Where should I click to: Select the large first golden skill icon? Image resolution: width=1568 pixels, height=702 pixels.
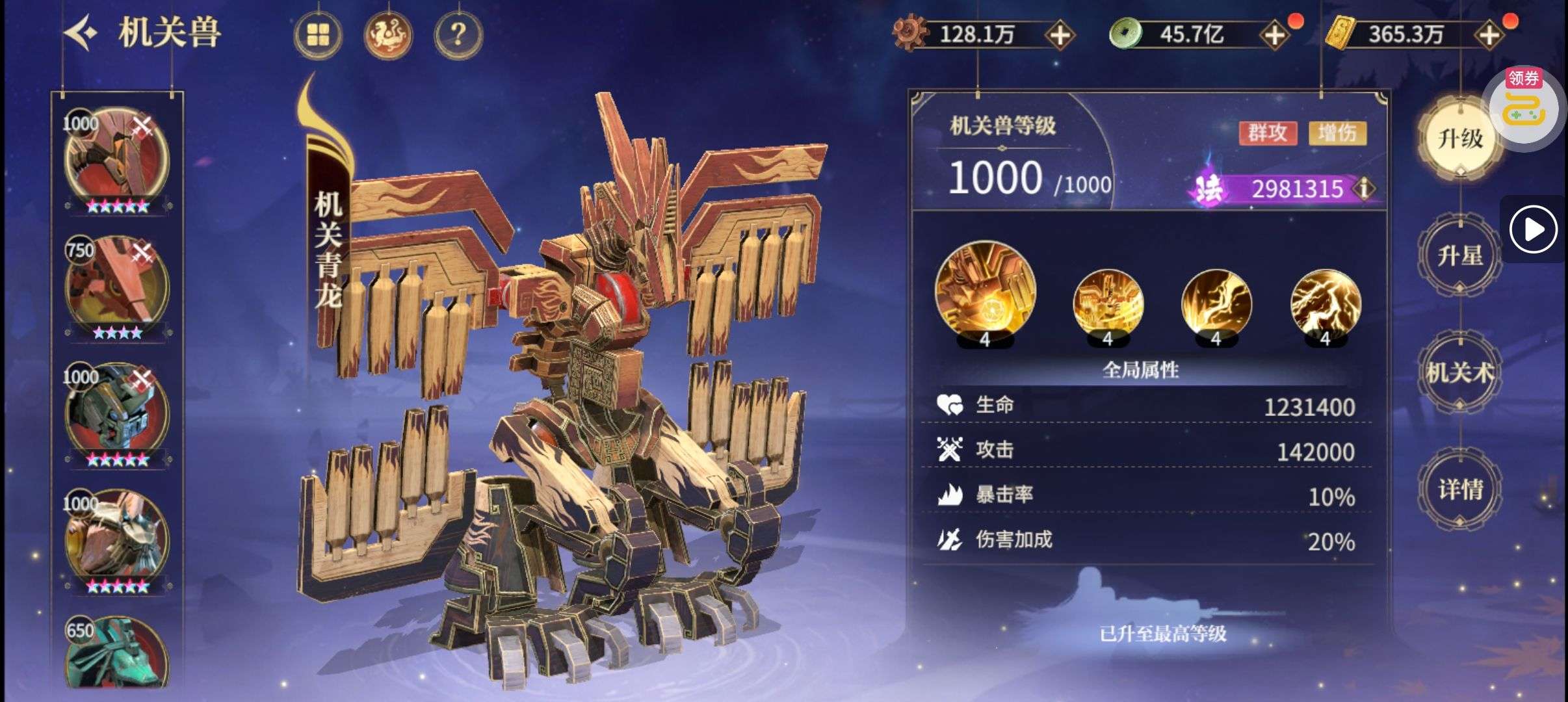coord(985,291)
